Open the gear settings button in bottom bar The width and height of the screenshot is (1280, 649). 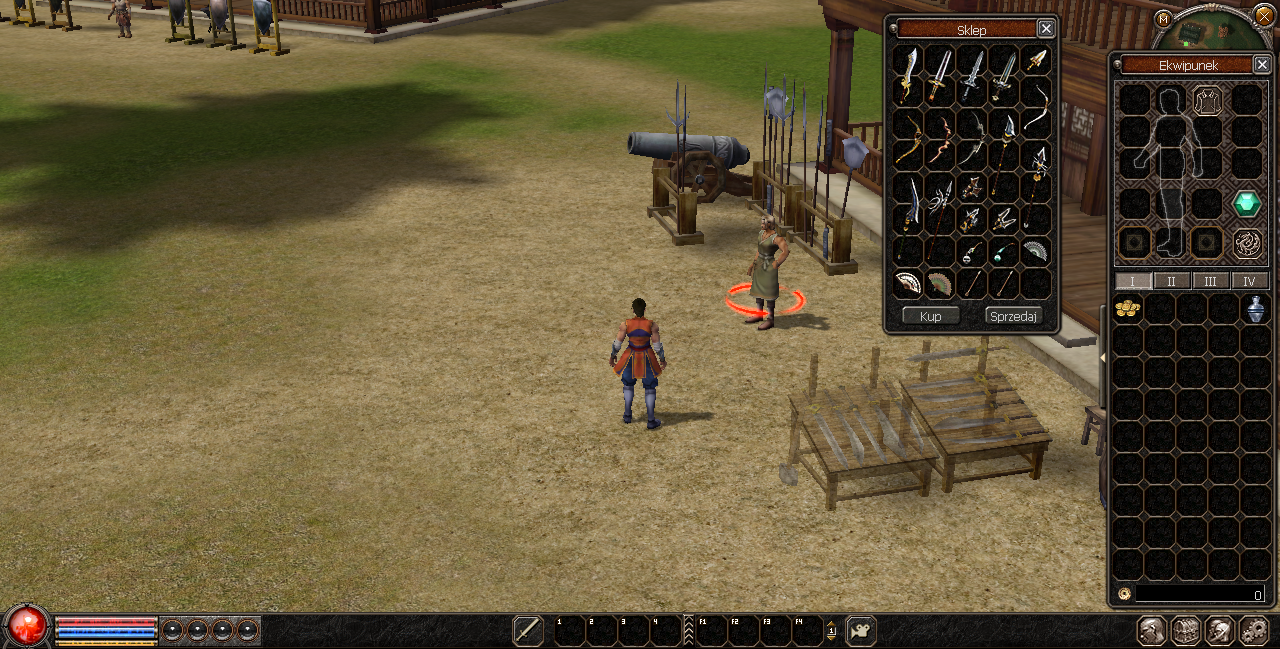point(1253,631)
